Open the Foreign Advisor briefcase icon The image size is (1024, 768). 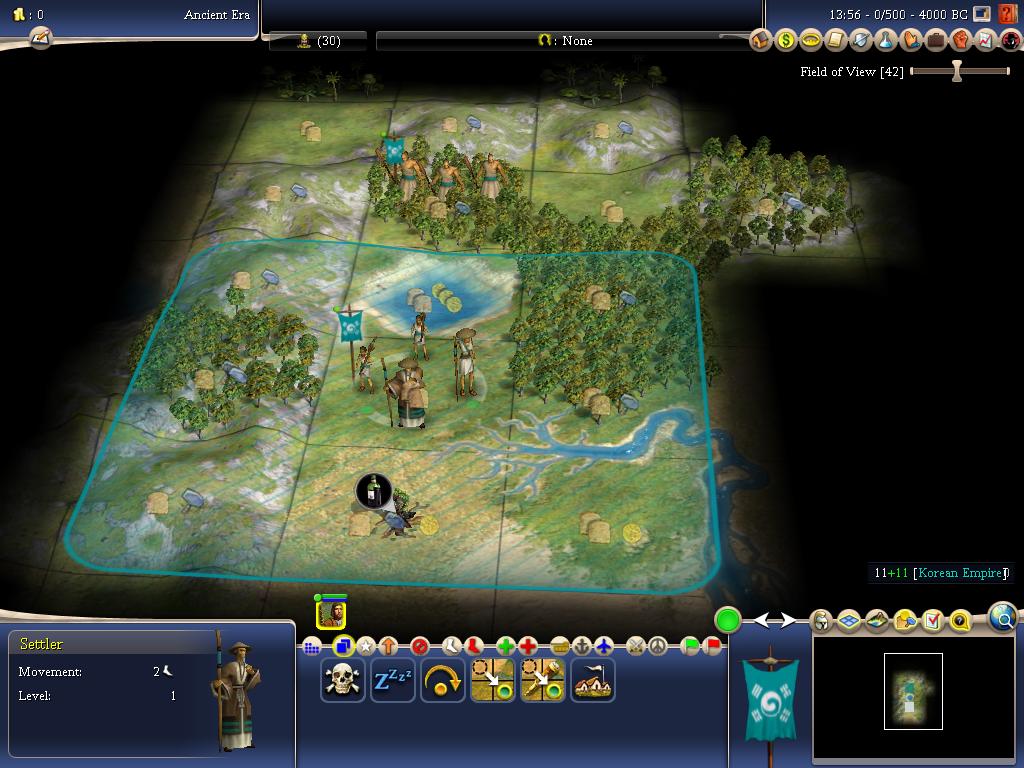click(935, 40)
